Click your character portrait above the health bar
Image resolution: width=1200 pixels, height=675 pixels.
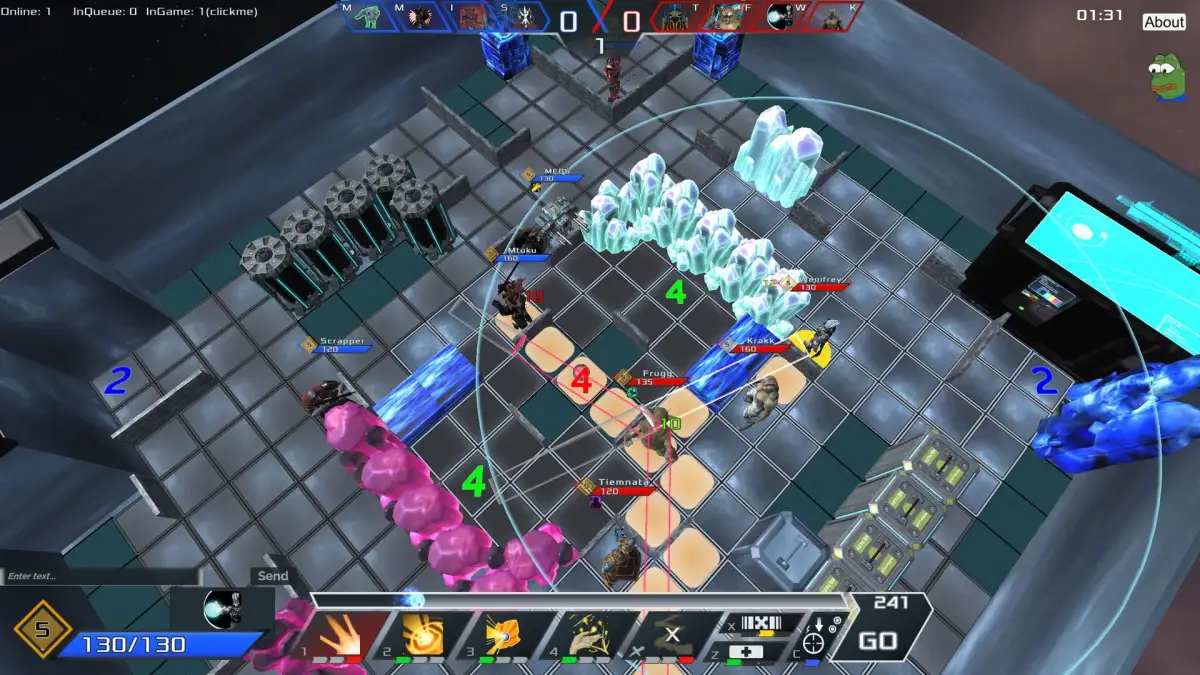[x=222, y=608]
